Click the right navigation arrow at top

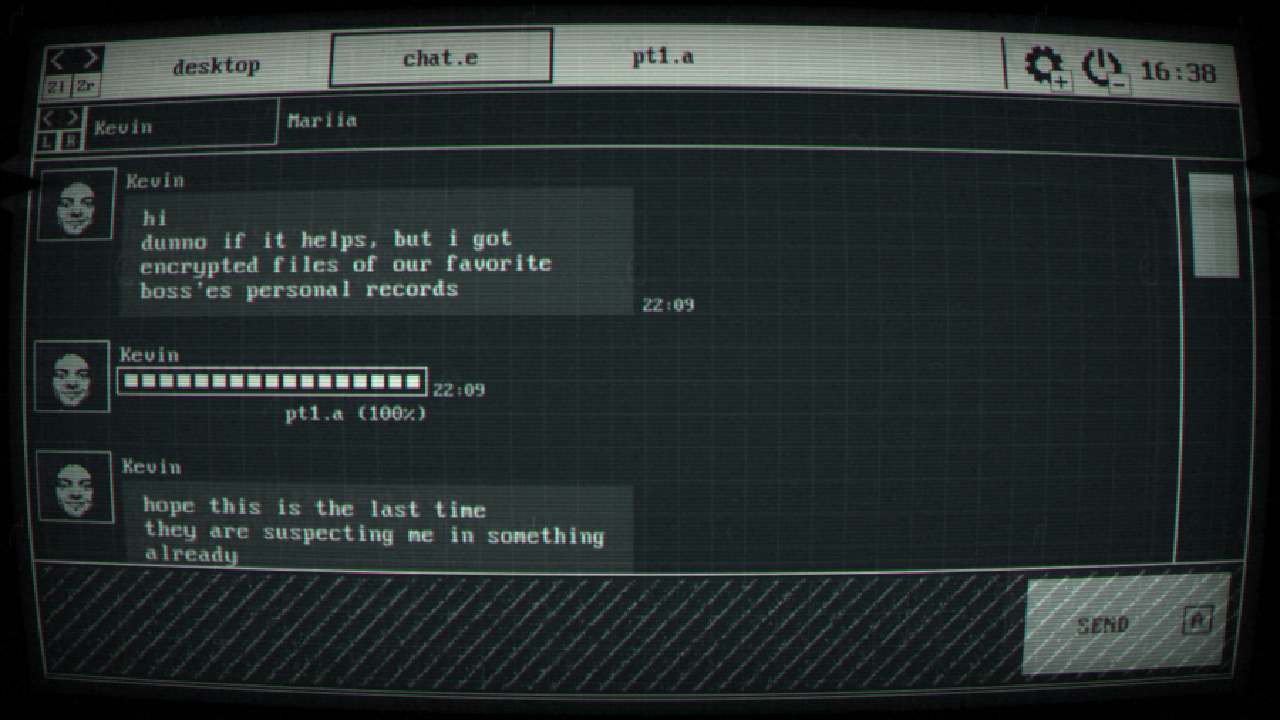(x=92, y=57)
